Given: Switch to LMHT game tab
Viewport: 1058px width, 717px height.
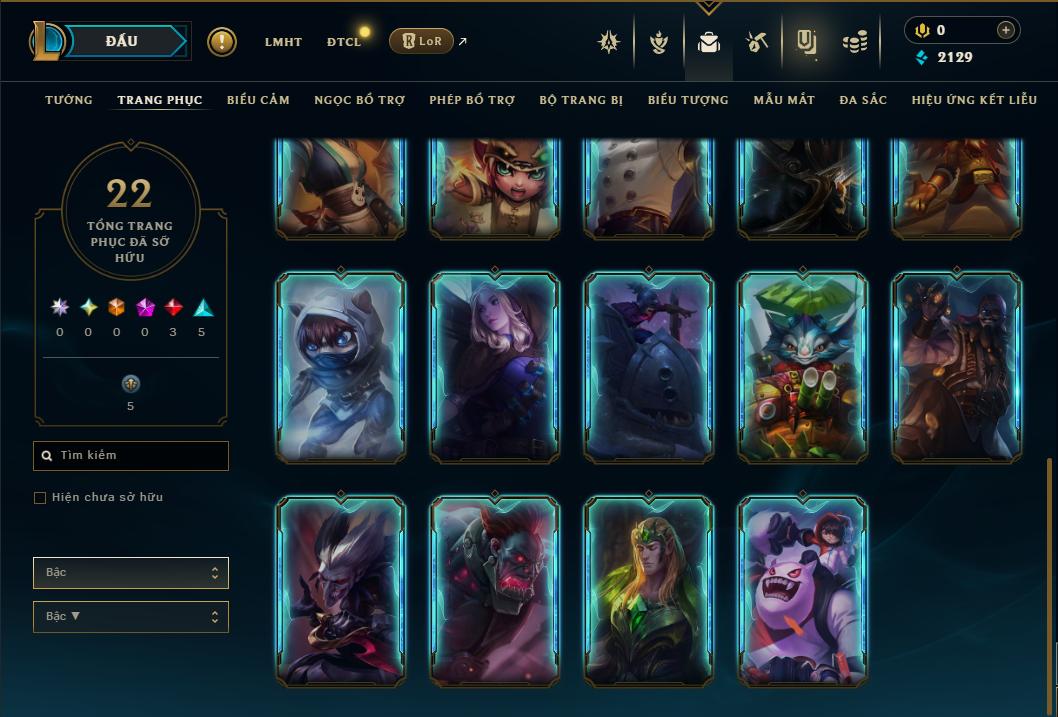Looking at the screenshot, I should tap(283, 42).
